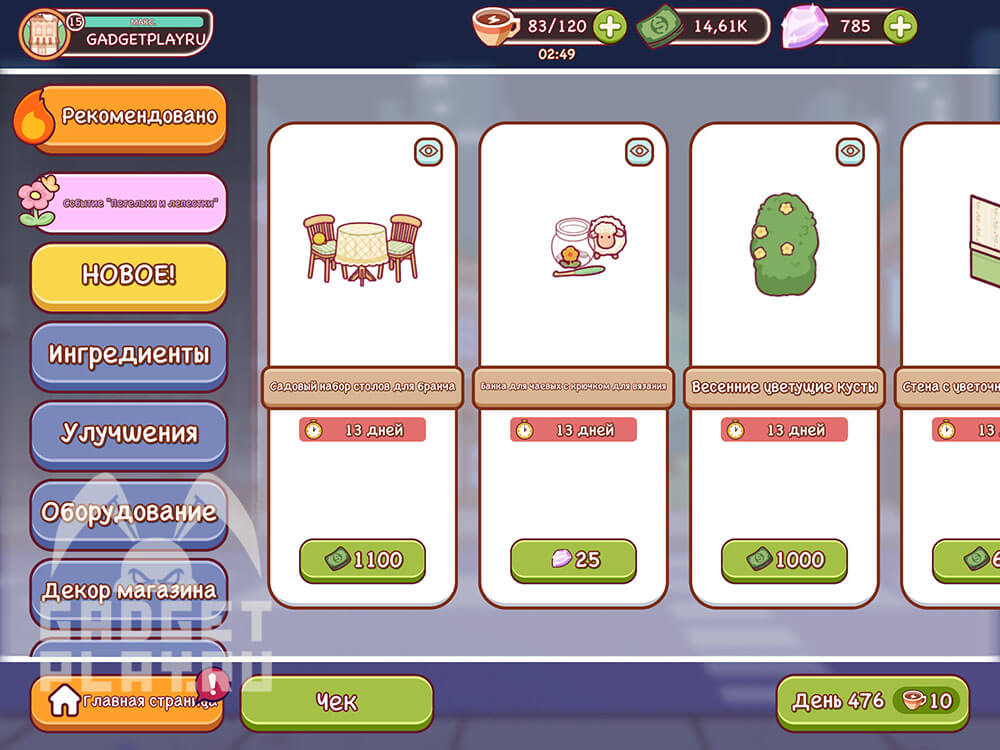
Task: Switch to the НОВОЕ! category
Action: click(x=130, y=275)
